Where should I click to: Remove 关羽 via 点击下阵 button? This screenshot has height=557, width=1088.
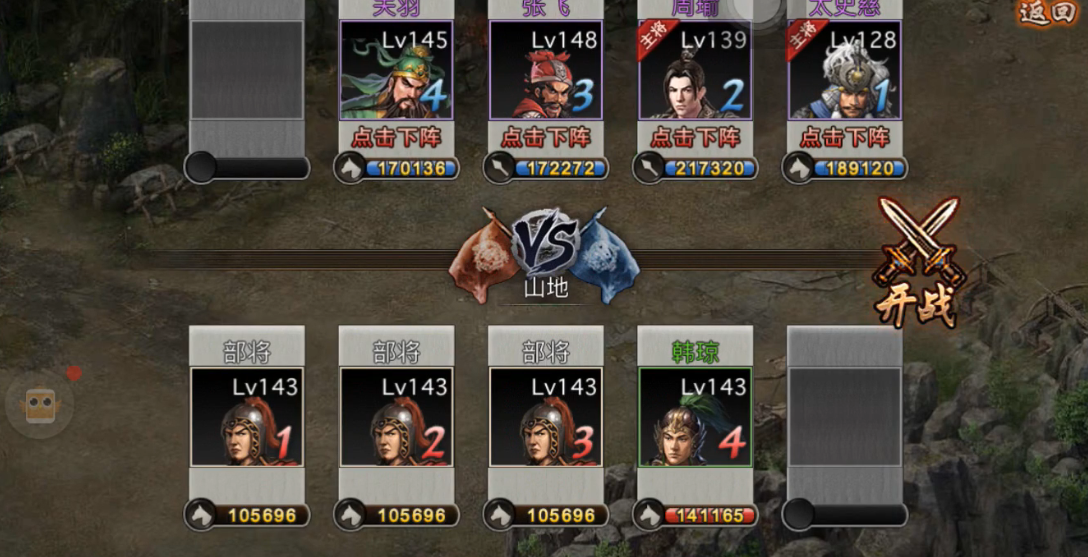tap(396, 137)
